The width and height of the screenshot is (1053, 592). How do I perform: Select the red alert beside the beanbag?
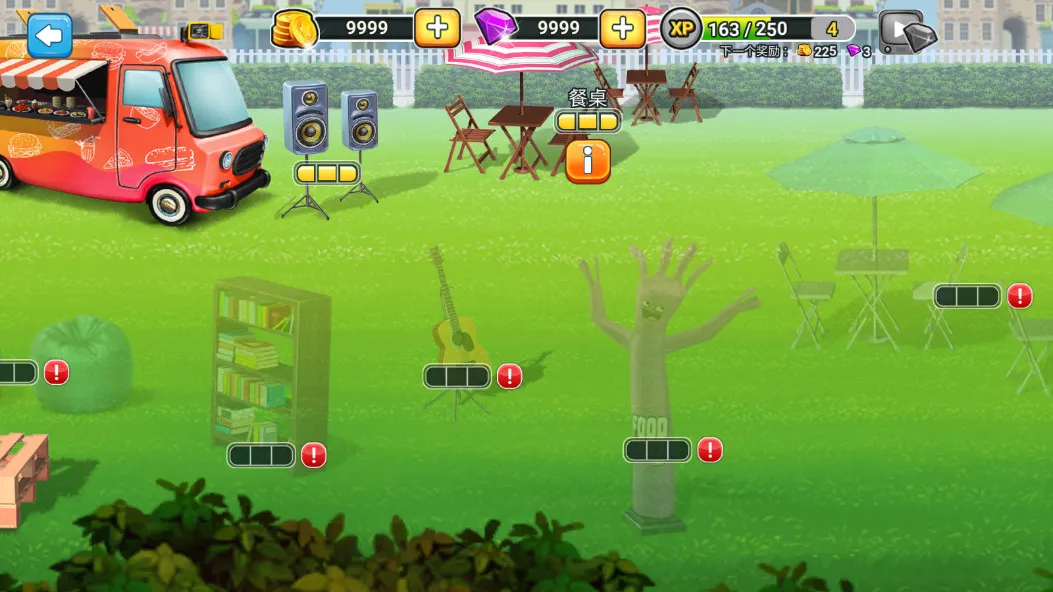pyautogui.click(x=57, y=373)
